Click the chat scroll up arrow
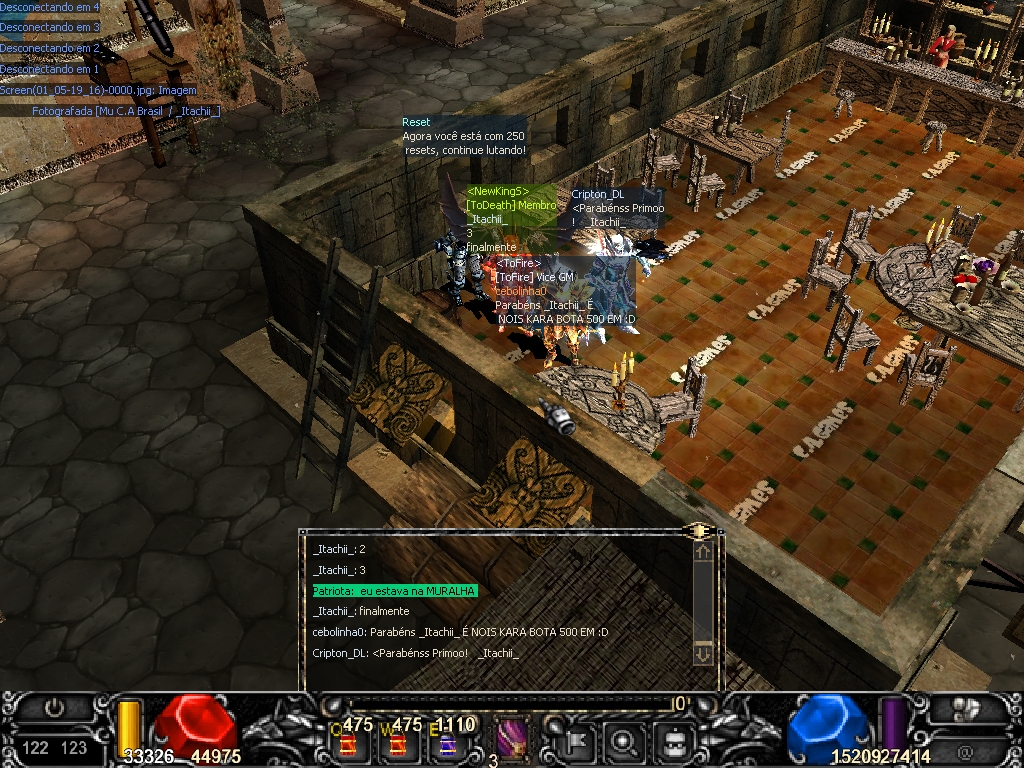Viewport: 1024px width, 768px height. click(703, 551)
